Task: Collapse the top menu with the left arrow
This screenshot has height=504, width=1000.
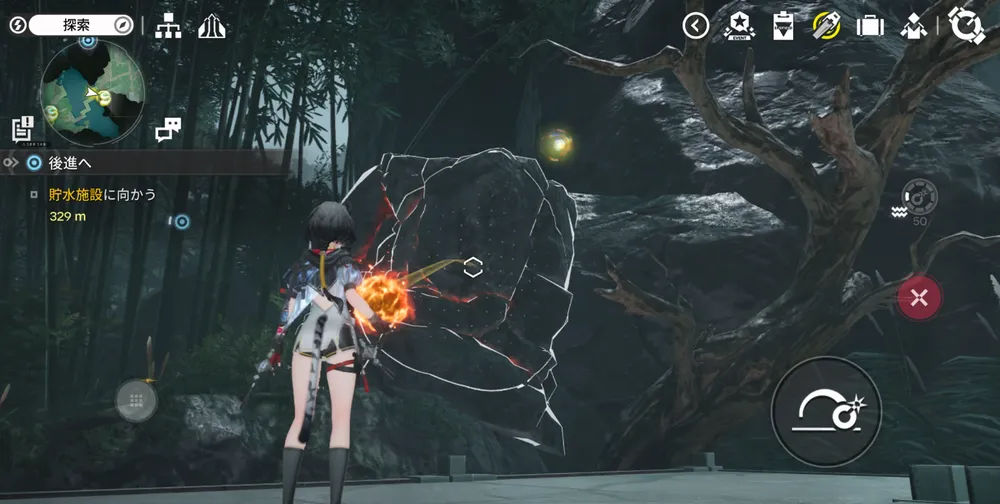Action: (x=696, y=26)
